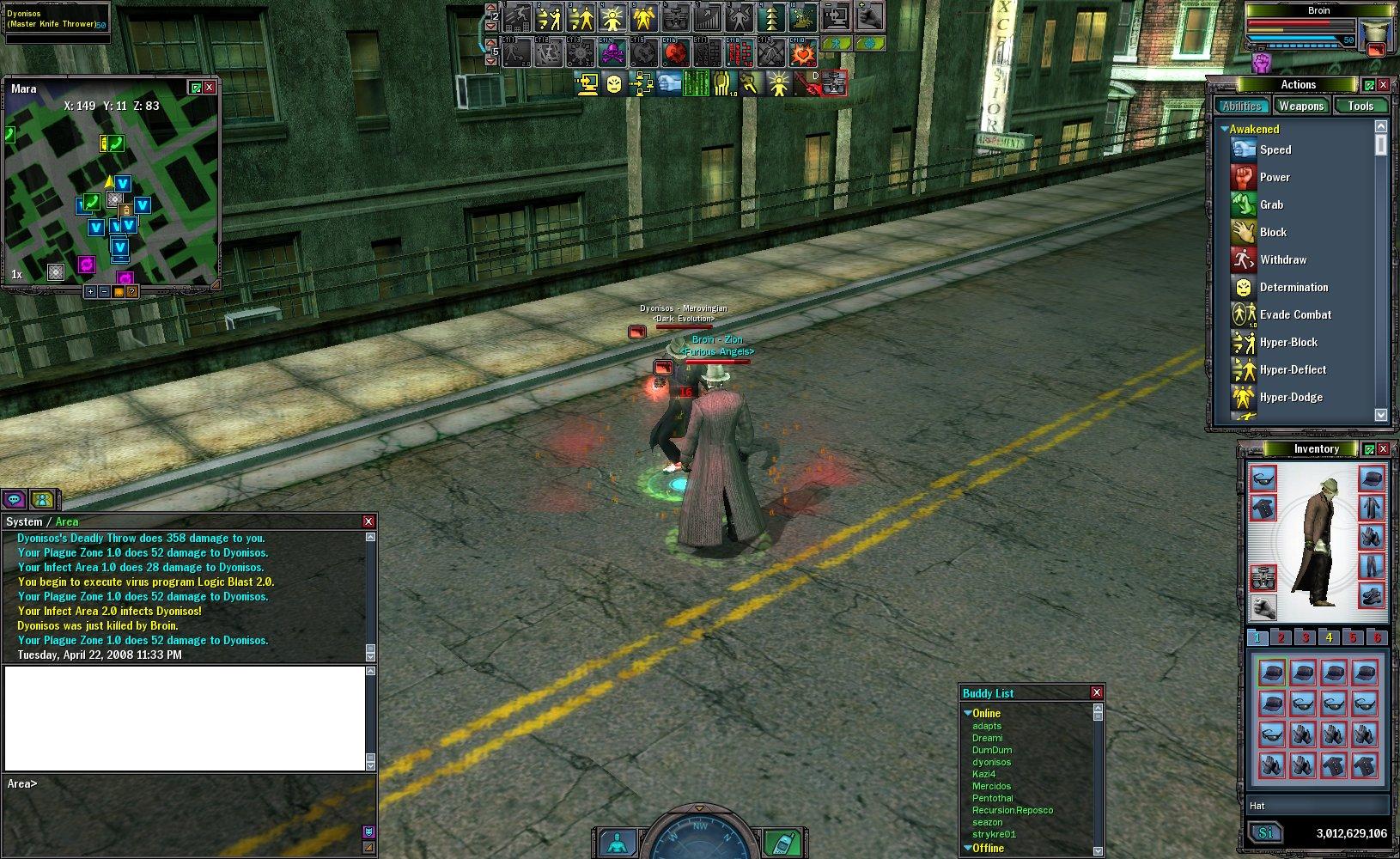
Task: Select buddy Mercidos in the list
Action: pos(991,786)
